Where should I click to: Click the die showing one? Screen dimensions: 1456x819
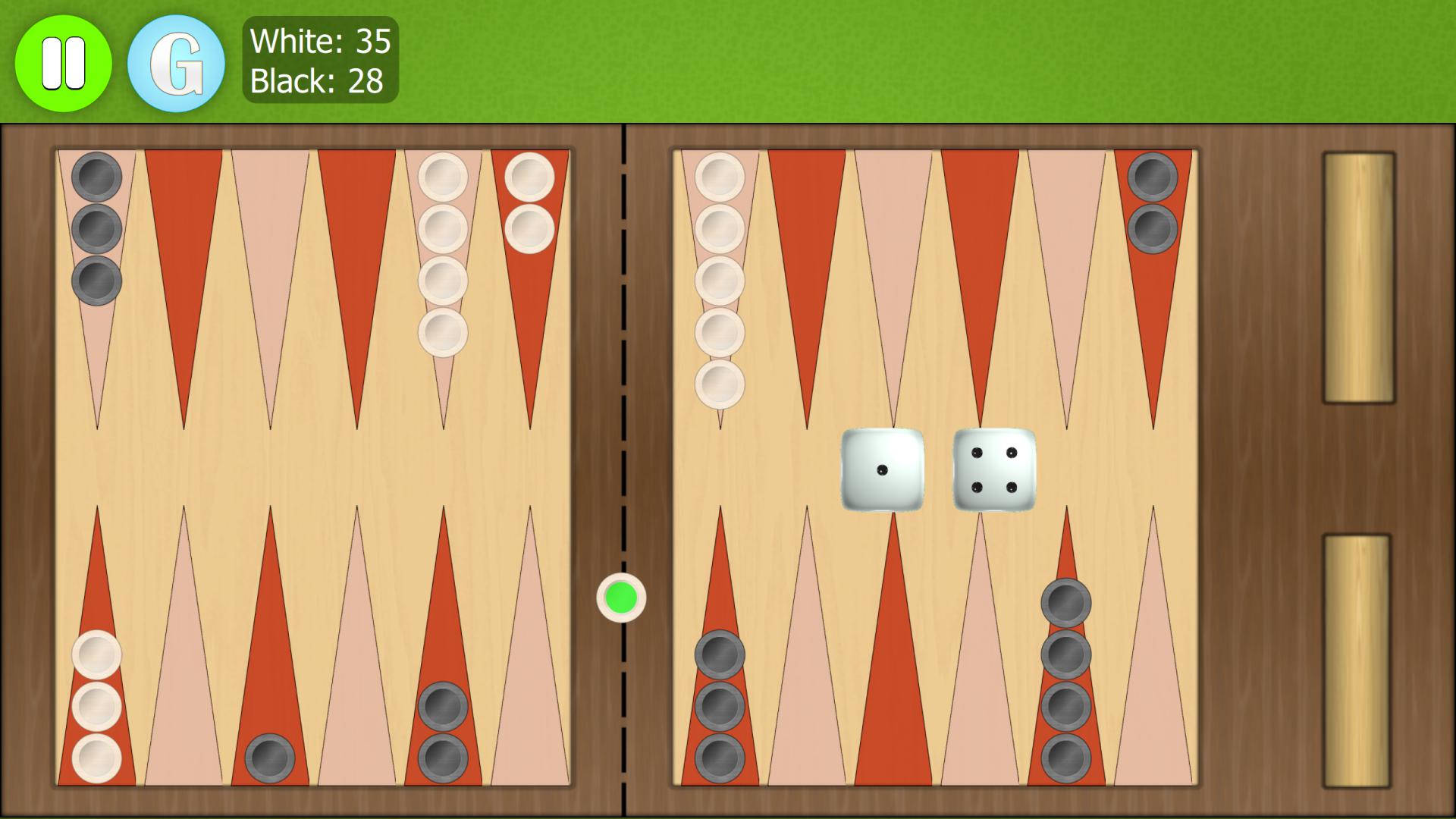click(x=882, y=470)
